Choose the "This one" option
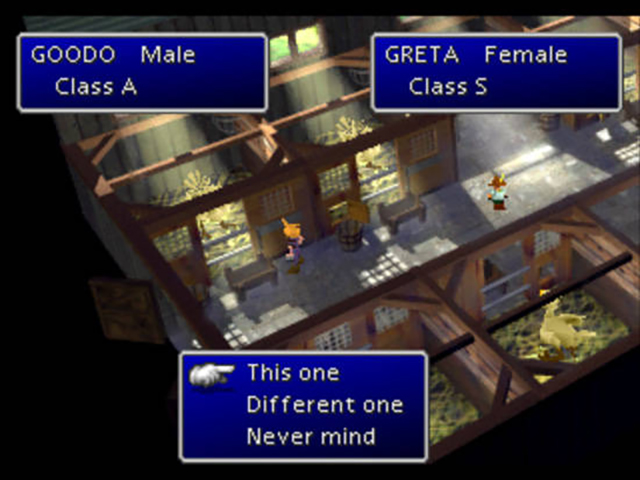Screen dimensions: 640x480 293,374
